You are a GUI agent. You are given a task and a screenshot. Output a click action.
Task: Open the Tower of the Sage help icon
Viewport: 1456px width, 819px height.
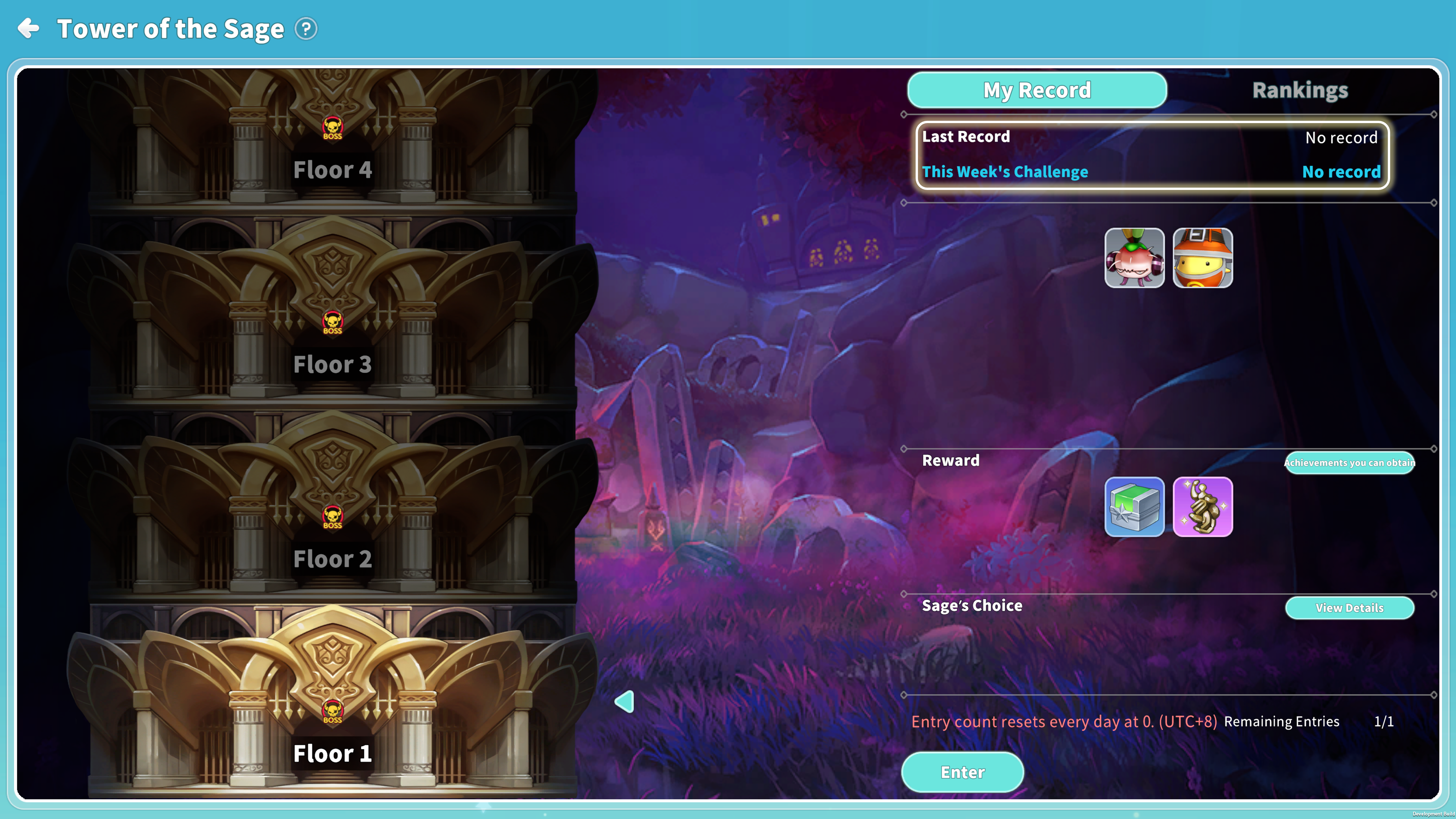(x=306, y=29)
